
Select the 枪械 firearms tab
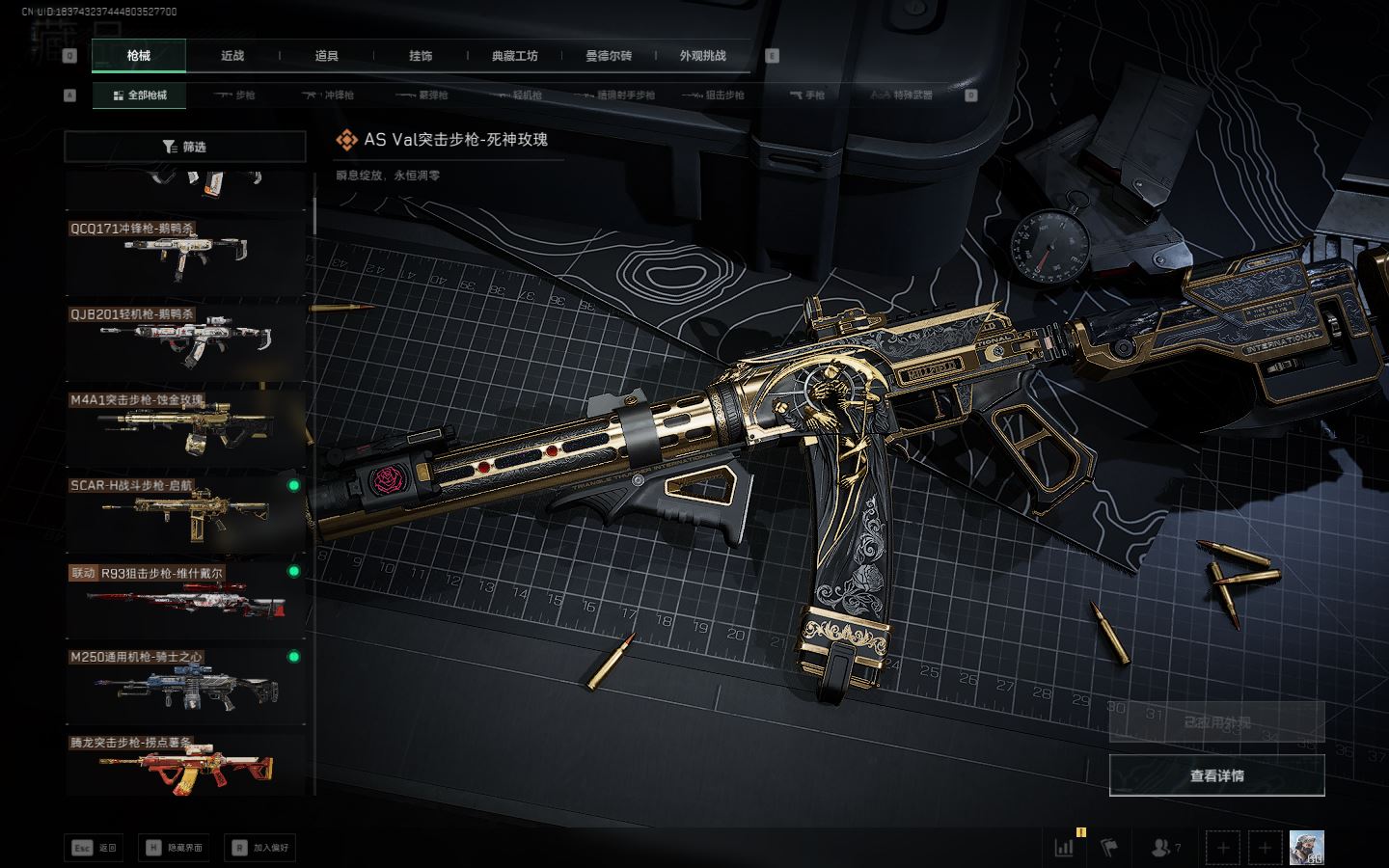[x=139, y=56]
